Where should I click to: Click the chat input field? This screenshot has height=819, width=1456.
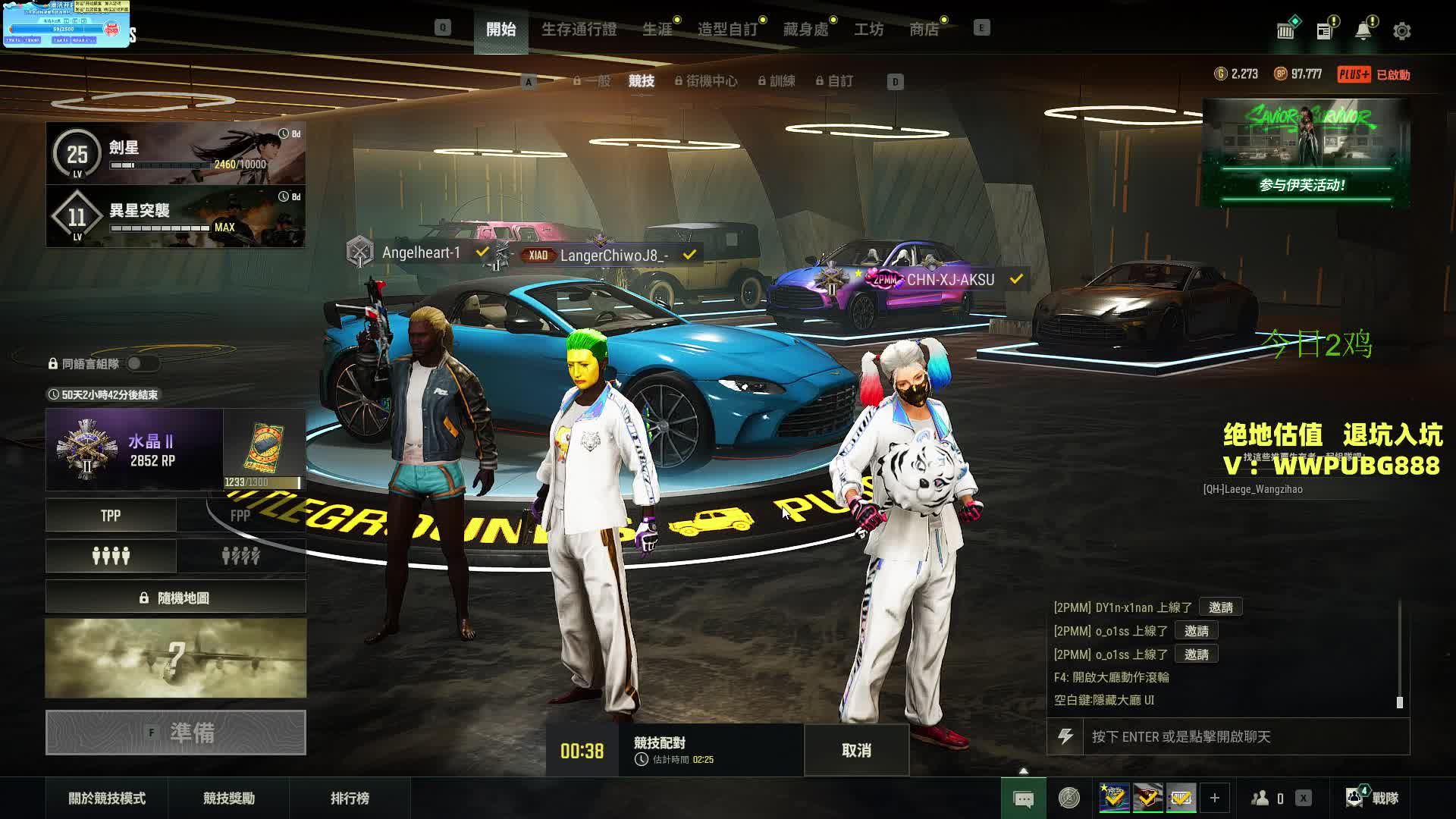pos(1244,736)
